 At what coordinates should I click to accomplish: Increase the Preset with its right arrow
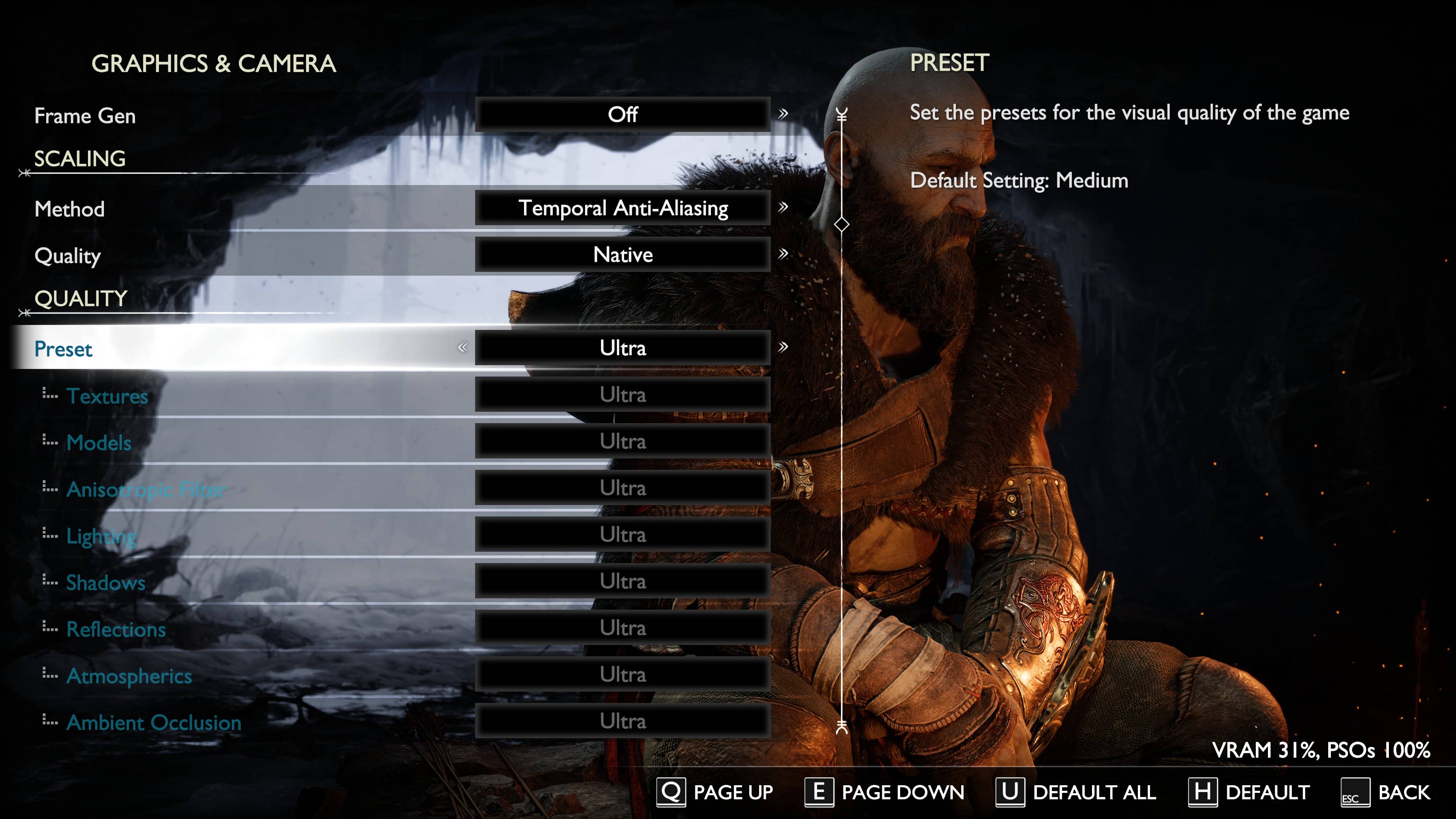click(x=783, y=347)
